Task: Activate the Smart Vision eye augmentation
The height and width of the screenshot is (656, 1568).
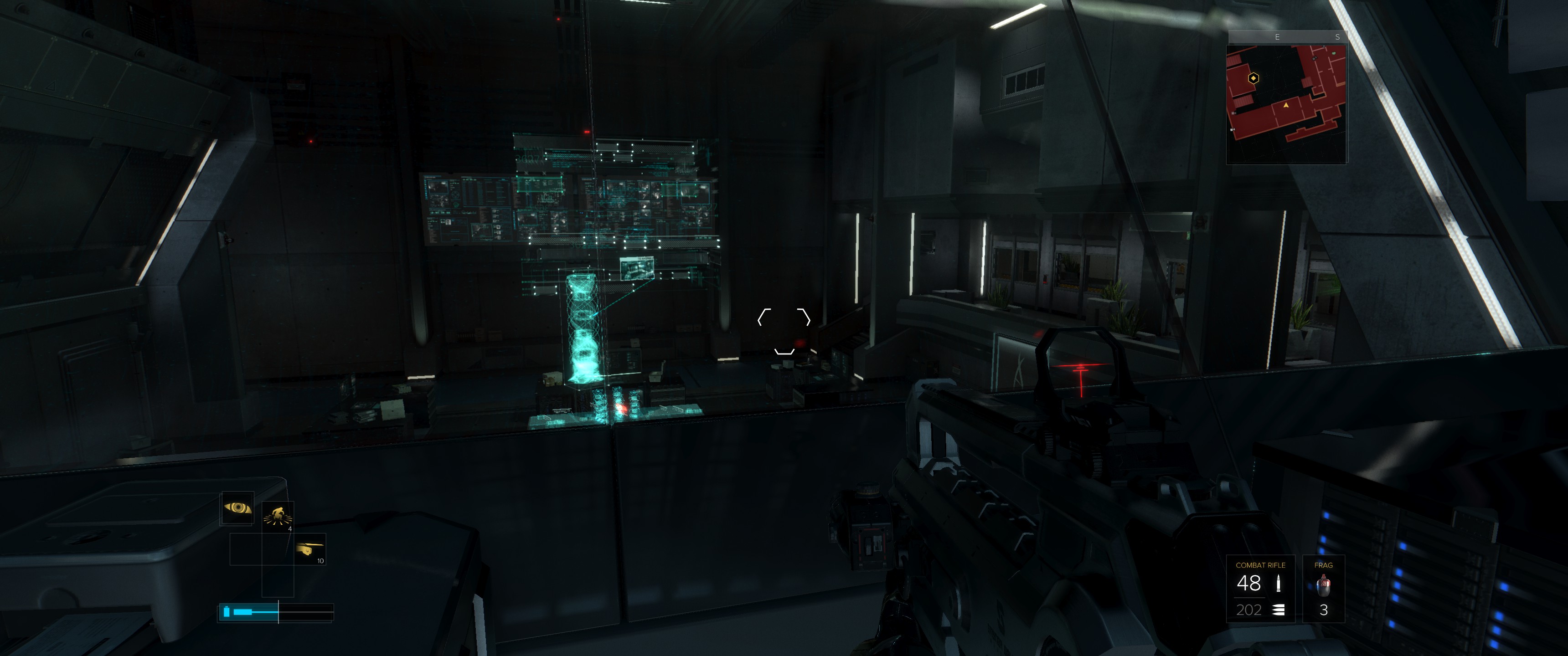Action: [x=237, y=507]
